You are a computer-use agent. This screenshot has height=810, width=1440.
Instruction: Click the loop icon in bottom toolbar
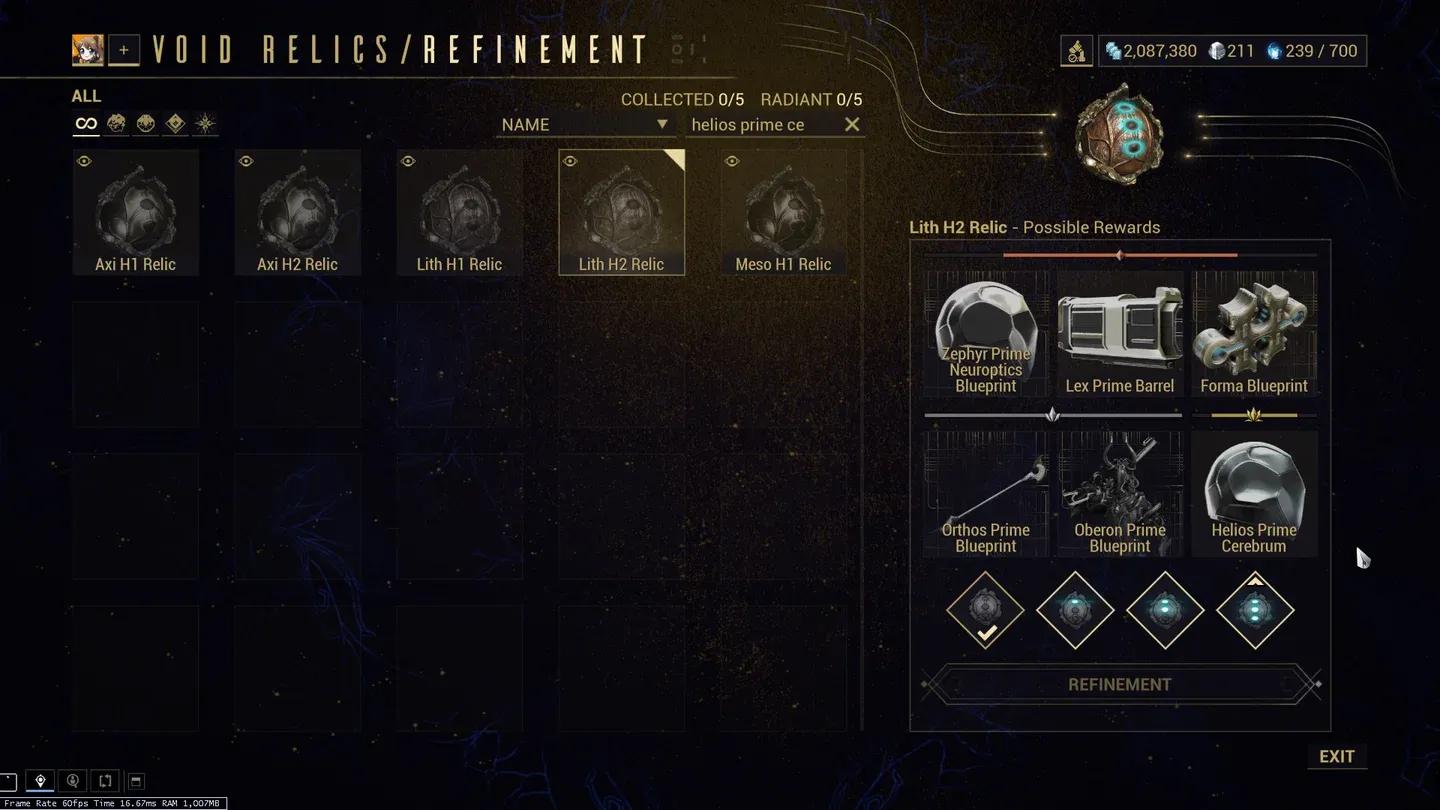(105, 780)
